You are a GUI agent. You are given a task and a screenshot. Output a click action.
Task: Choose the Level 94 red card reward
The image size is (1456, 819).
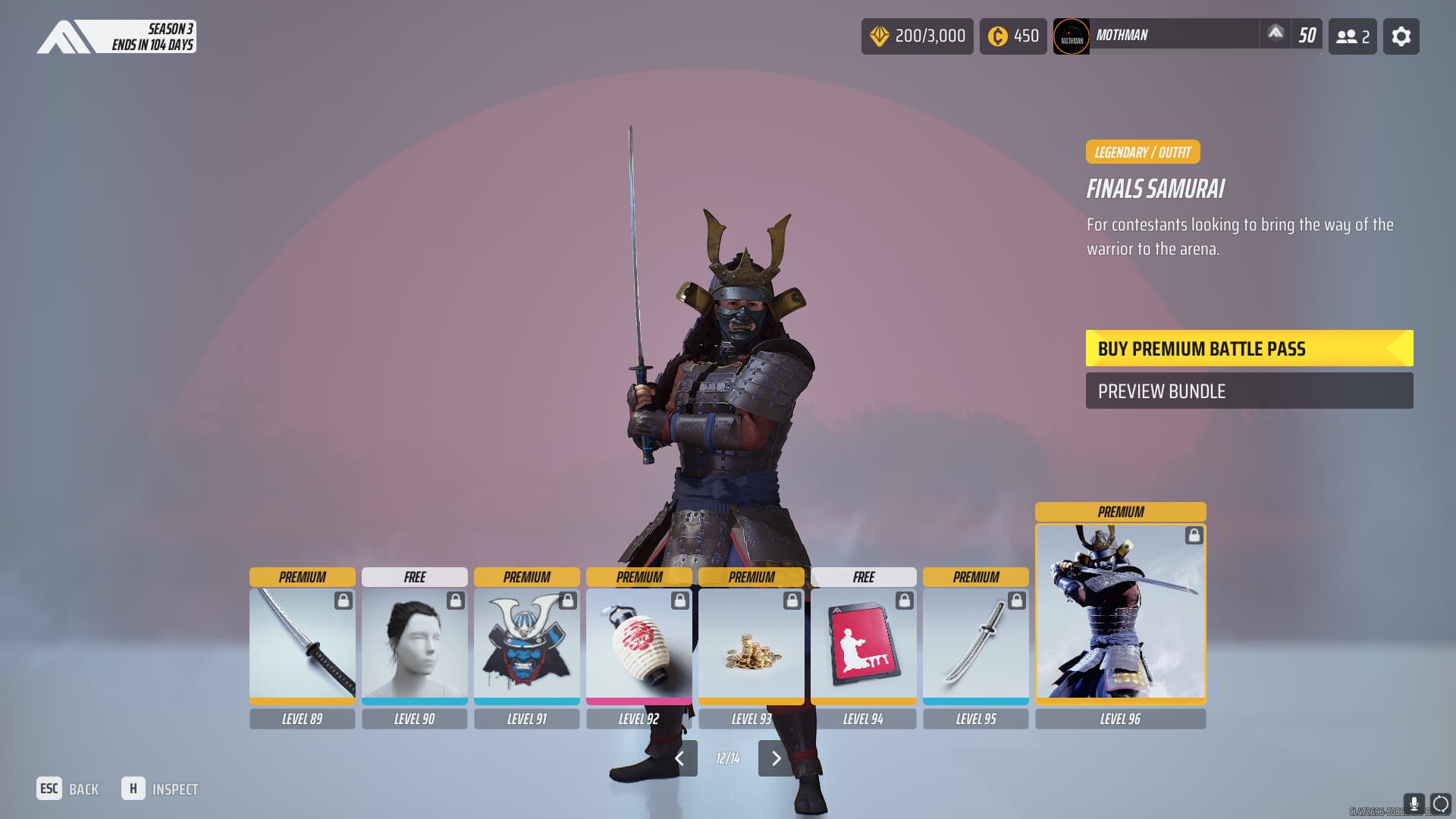pos(863,645)
